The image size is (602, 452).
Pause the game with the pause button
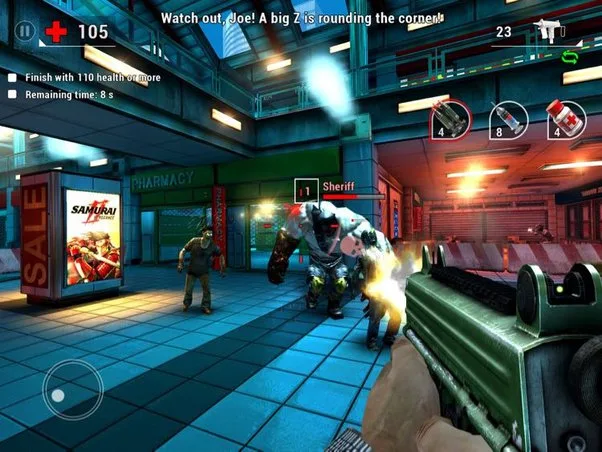pos(25,31)
